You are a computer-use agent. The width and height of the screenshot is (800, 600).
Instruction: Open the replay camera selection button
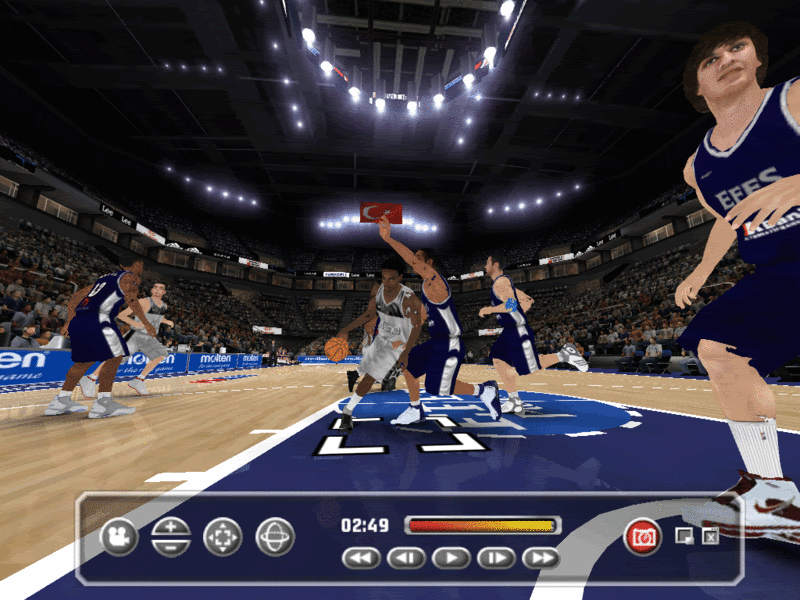(119, 537)
